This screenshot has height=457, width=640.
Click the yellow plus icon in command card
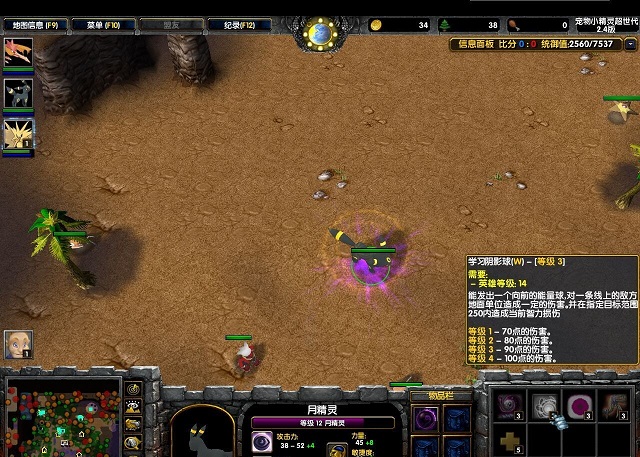pyautogui.click(x=510, y=441)
